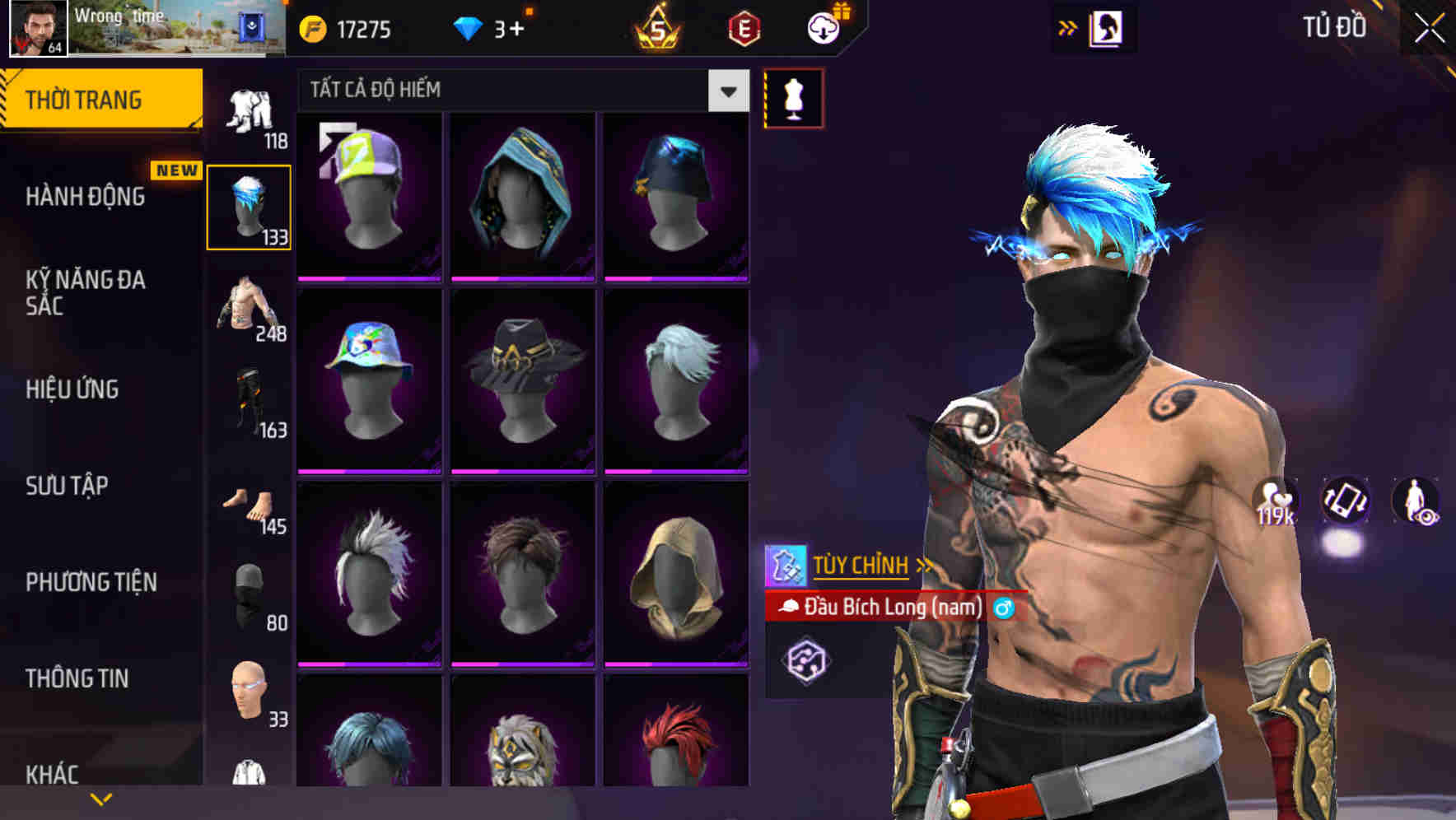This screenshot has width=1456, height=820.
Task: Select the headwear category showing 133 items
Action: point(250,206)
